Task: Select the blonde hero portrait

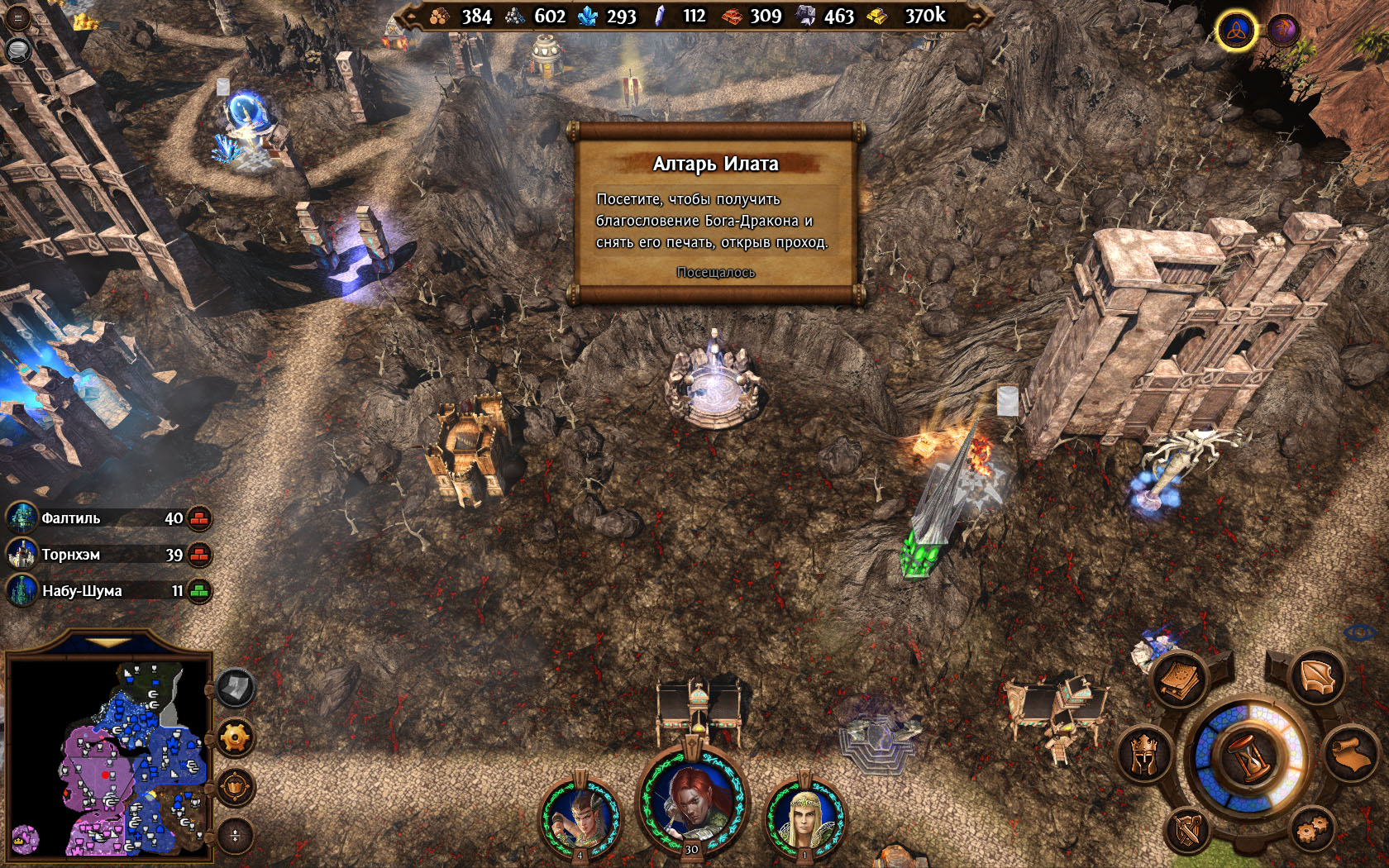Action: coord(804,817)
